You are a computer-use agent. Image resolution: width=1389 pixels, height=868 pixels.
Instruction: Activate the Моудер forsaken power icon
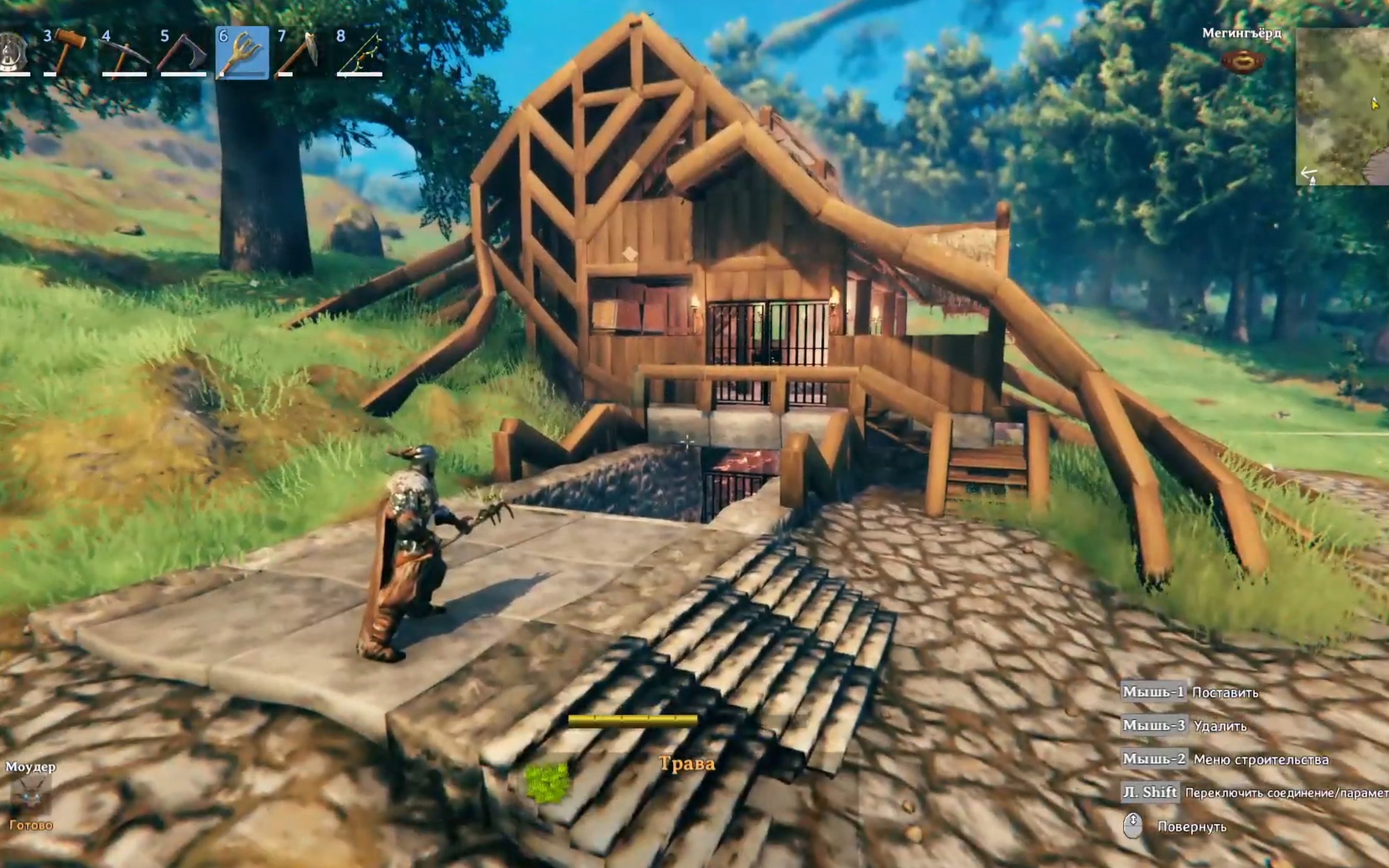(x=31, y=794)
